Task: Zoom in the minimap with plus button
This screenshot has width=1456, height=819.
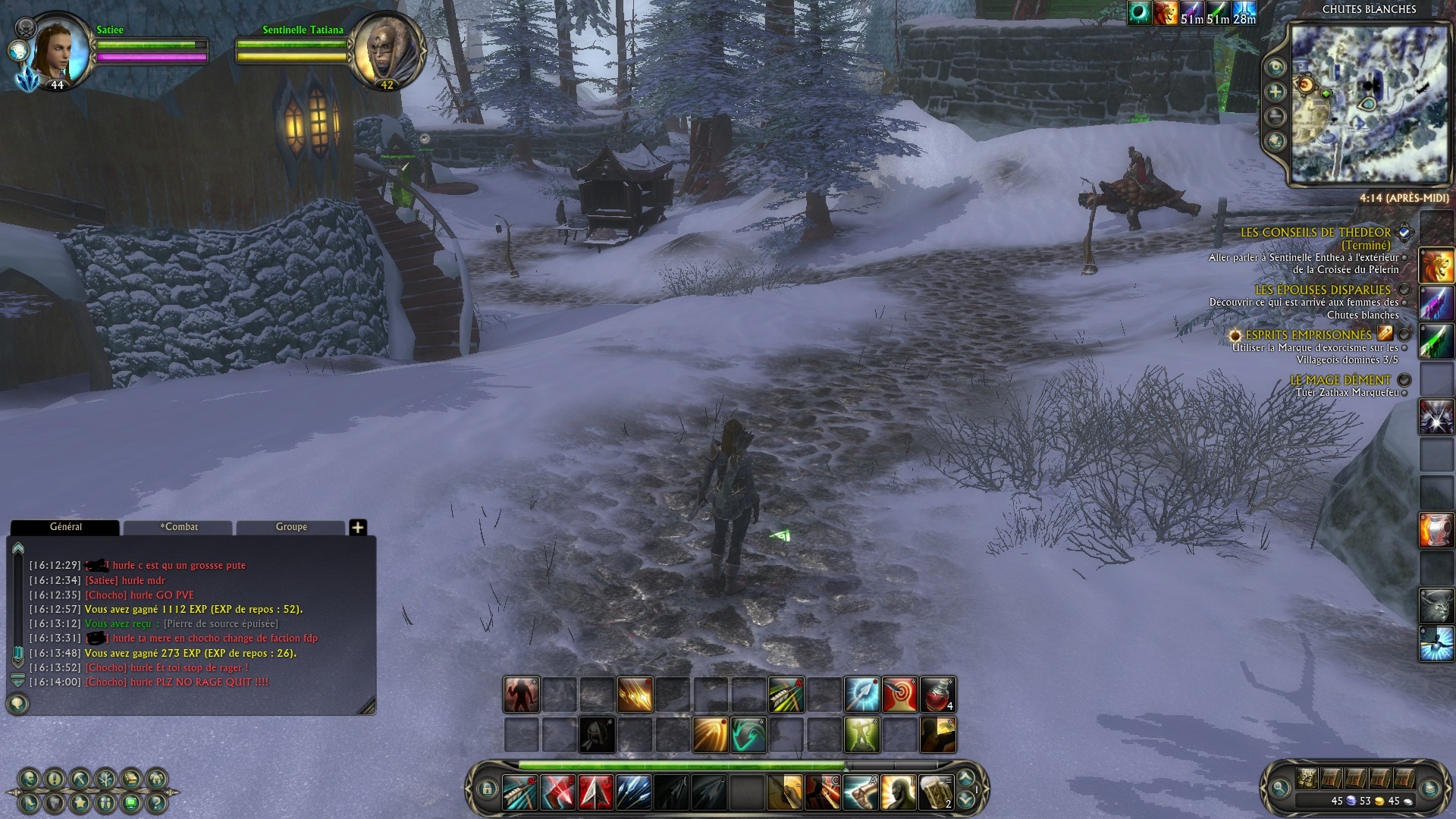Action: pyautogui.click(x=1276, y=93)
